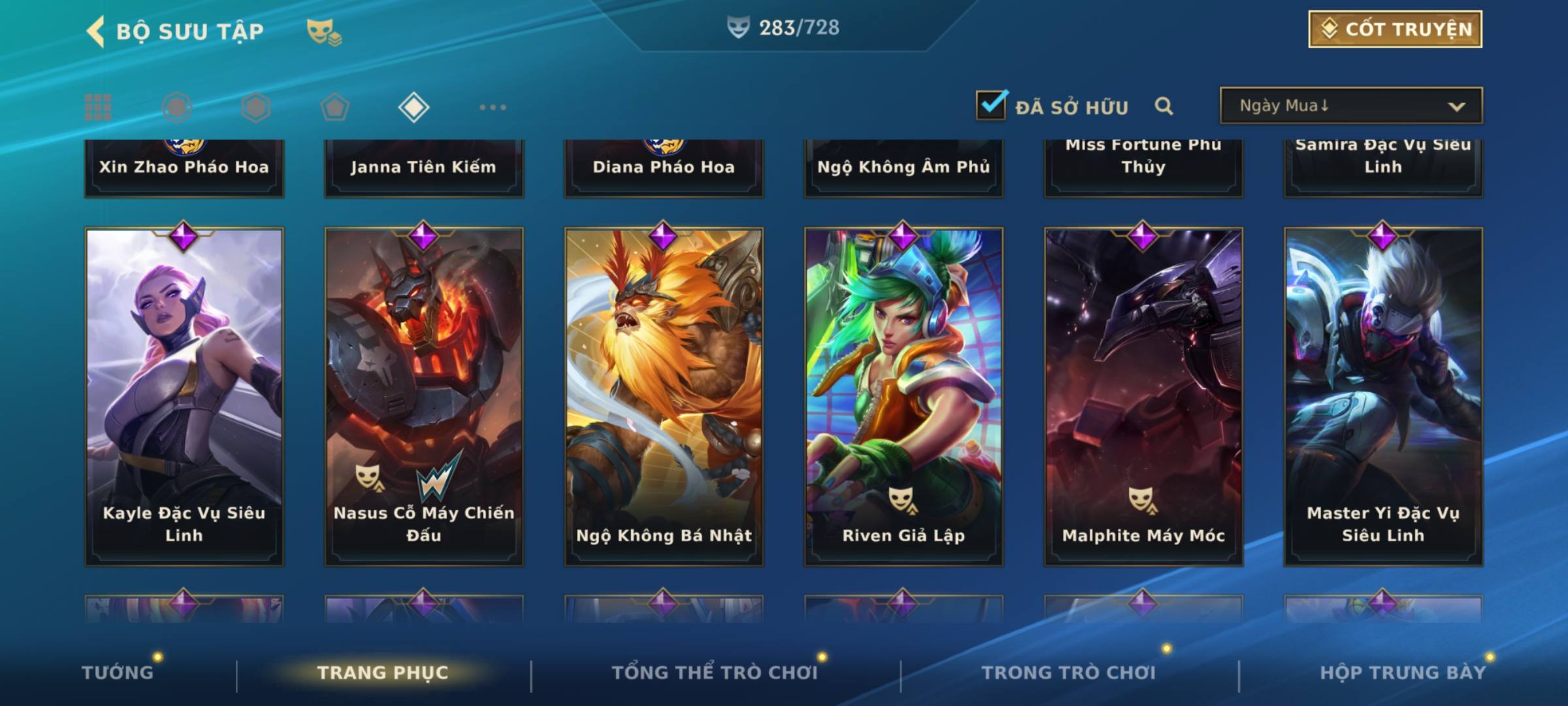Select the grid all-skins filter icon

98,107
